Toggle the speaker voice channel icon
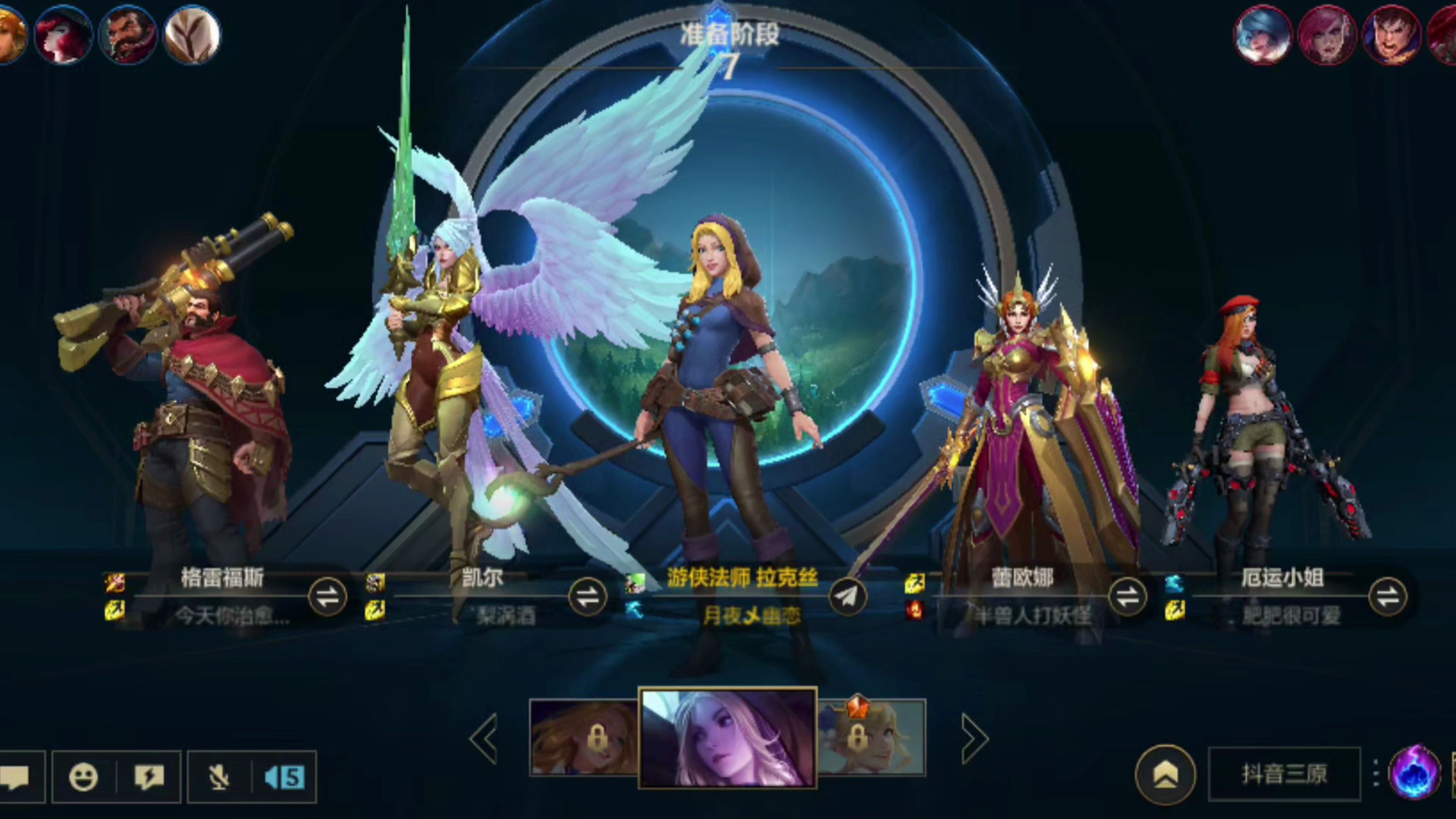Screen dimensions: 1456x819 (x=285, y=777)
